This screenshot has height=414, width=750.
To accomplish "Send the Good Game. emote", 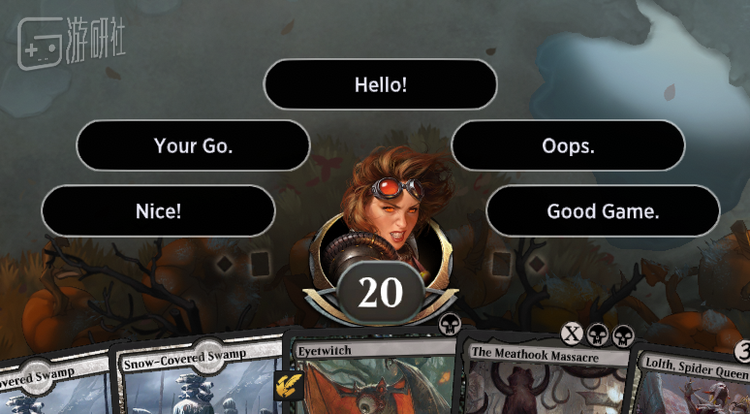I will 602,211.
